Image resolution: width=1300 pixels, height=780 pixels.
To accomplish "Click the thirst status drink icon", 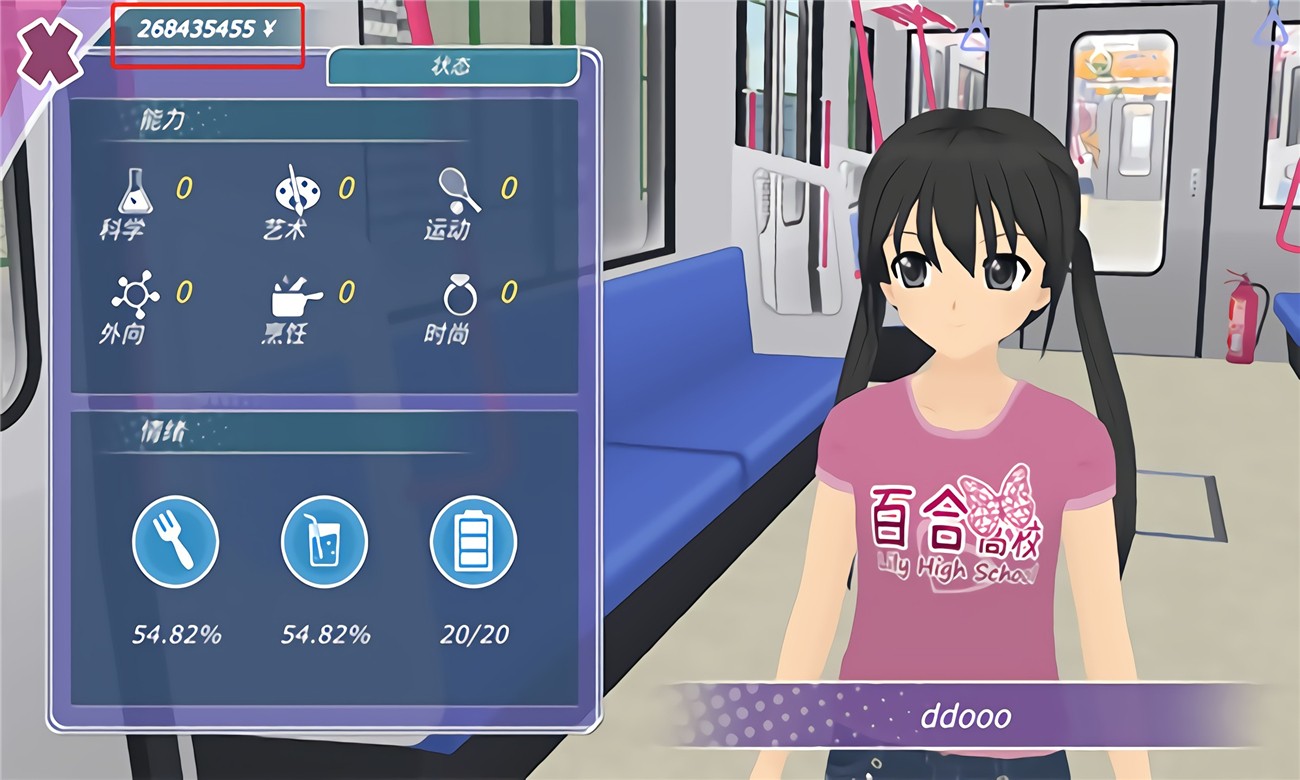I will click(324, 542).
